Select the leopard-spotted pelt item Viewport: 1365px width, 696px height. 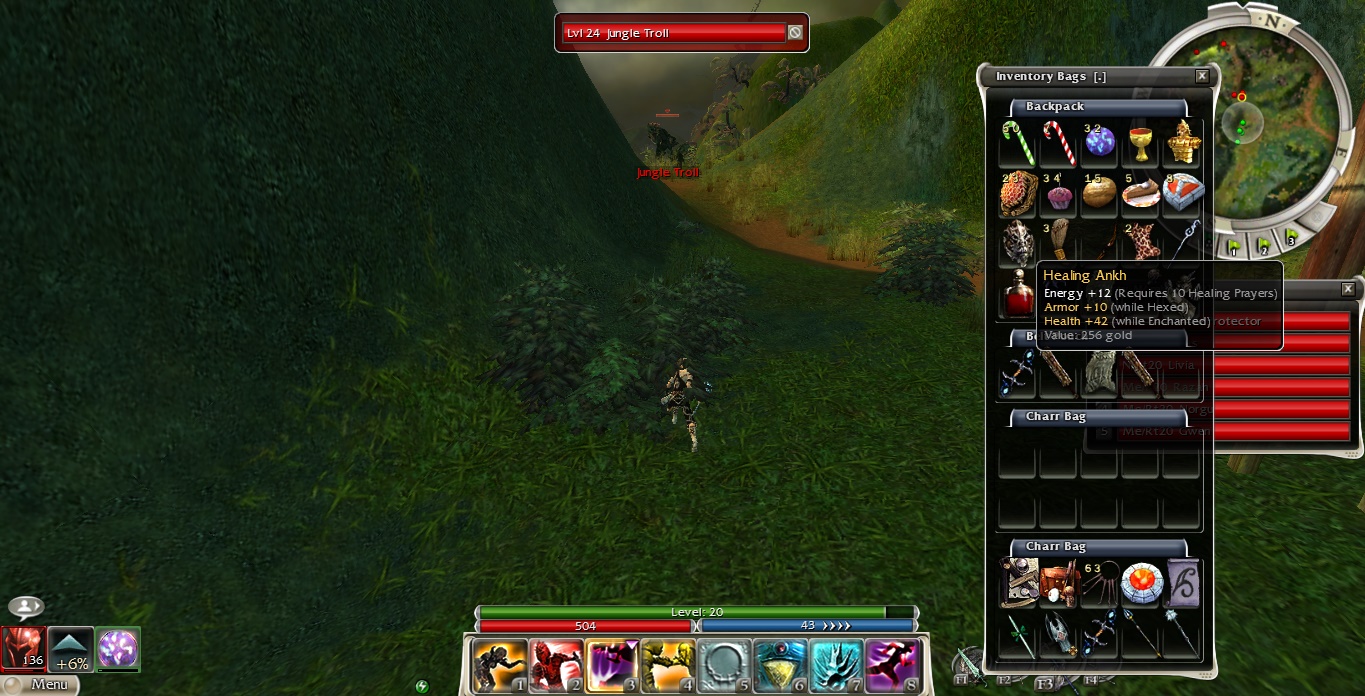tap(1140, 244)
